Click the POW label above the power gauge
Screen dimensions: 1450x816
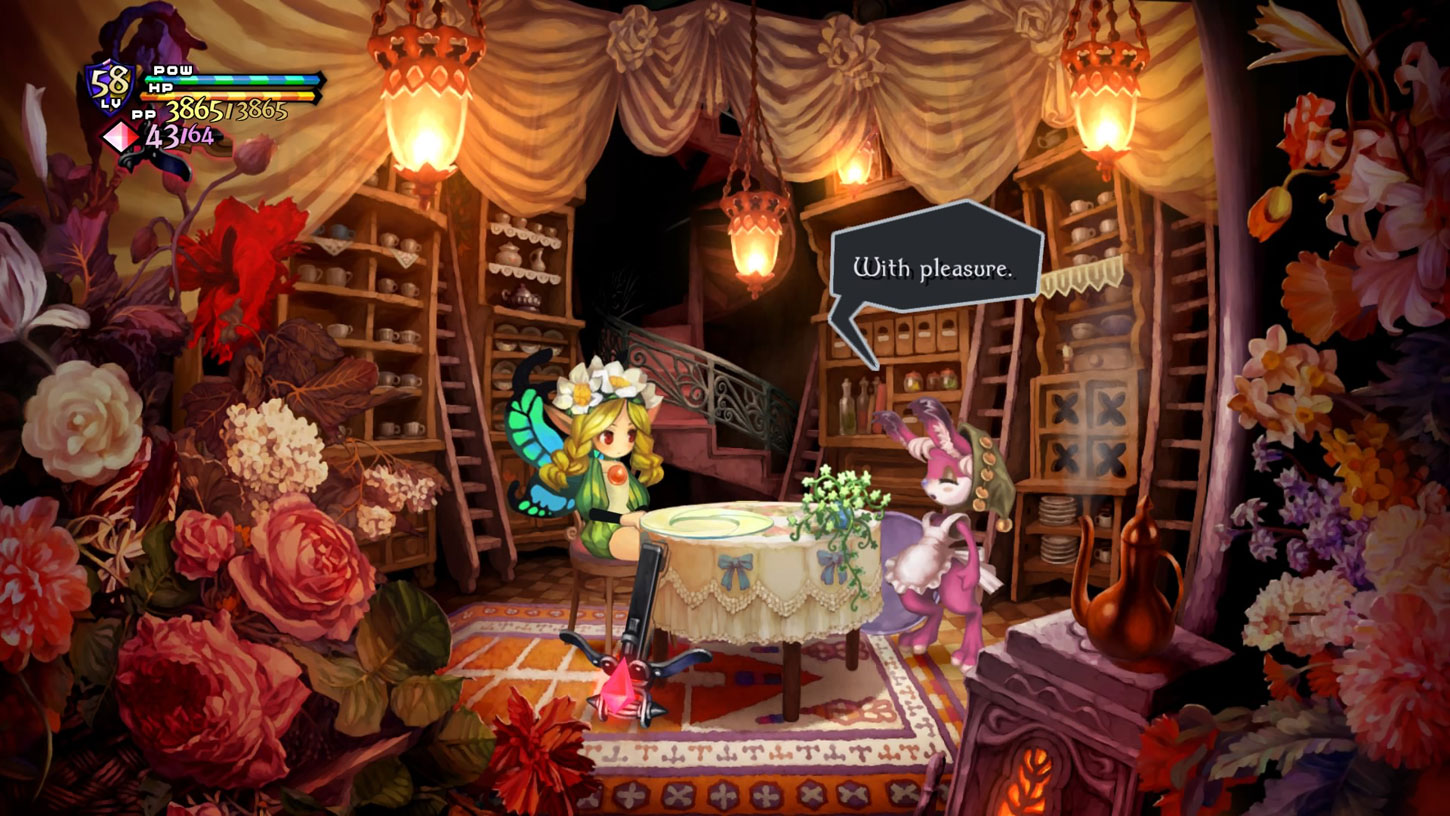(173, 70)
